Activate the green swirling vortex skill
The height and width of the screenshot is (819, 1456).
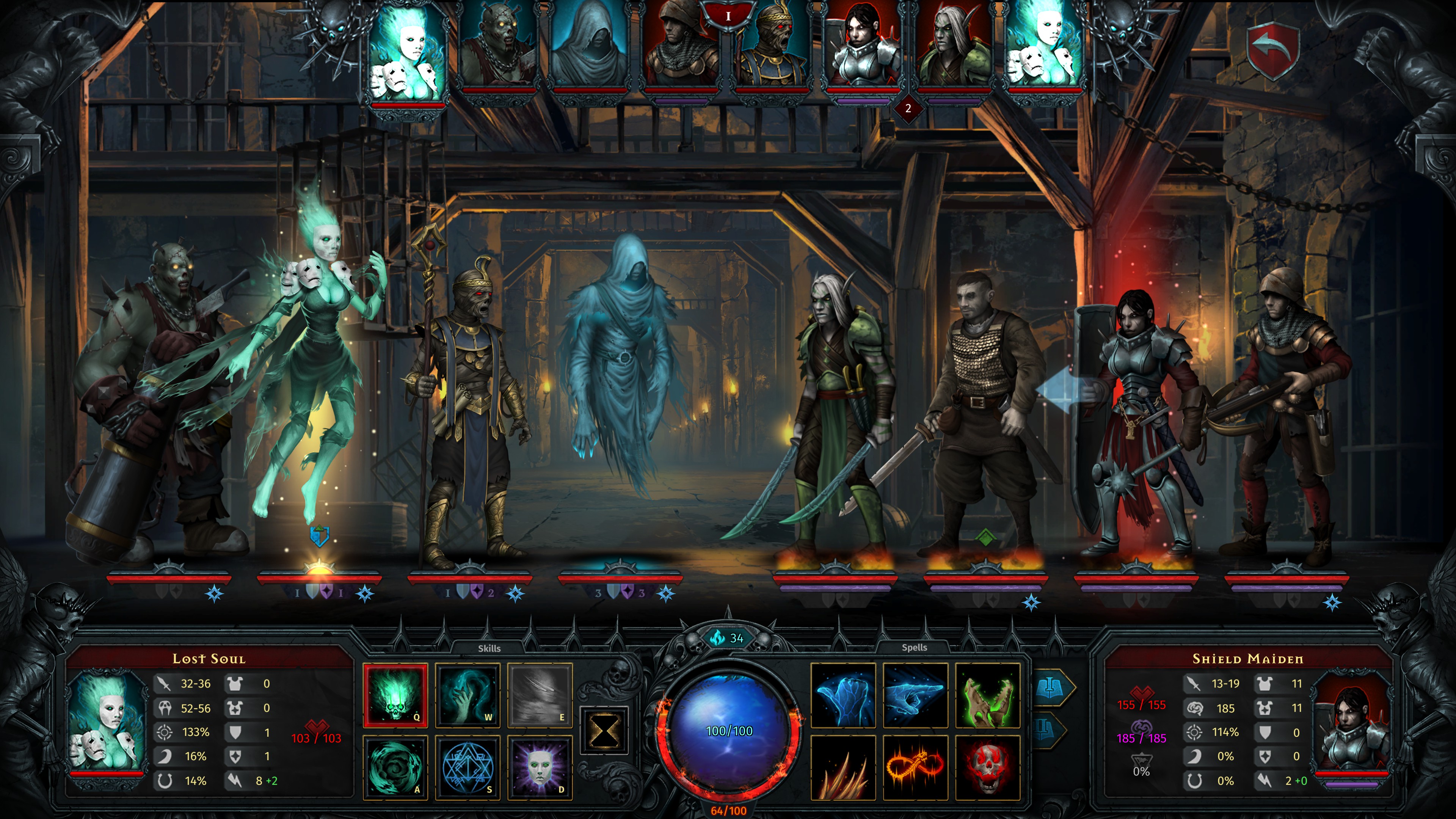coord(395,767)
